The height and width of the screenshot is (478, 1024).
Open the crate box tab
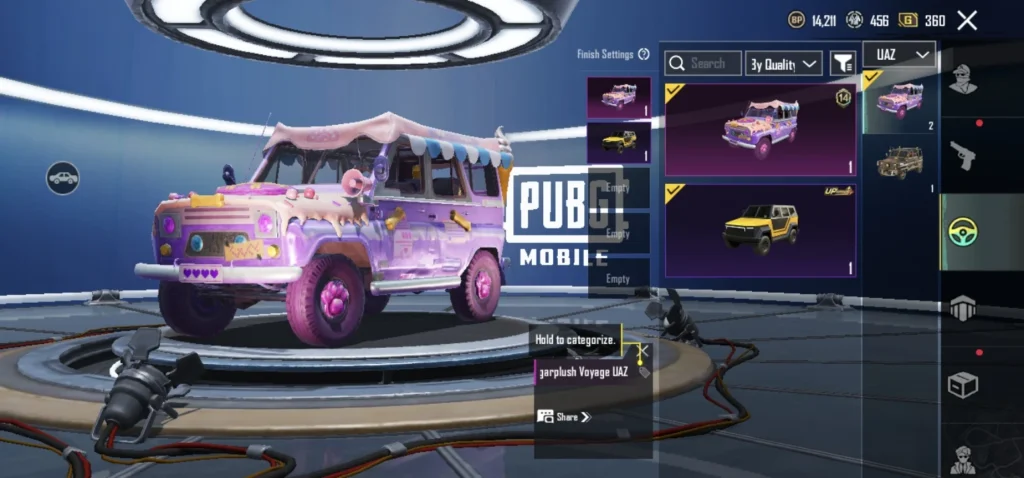962,385
